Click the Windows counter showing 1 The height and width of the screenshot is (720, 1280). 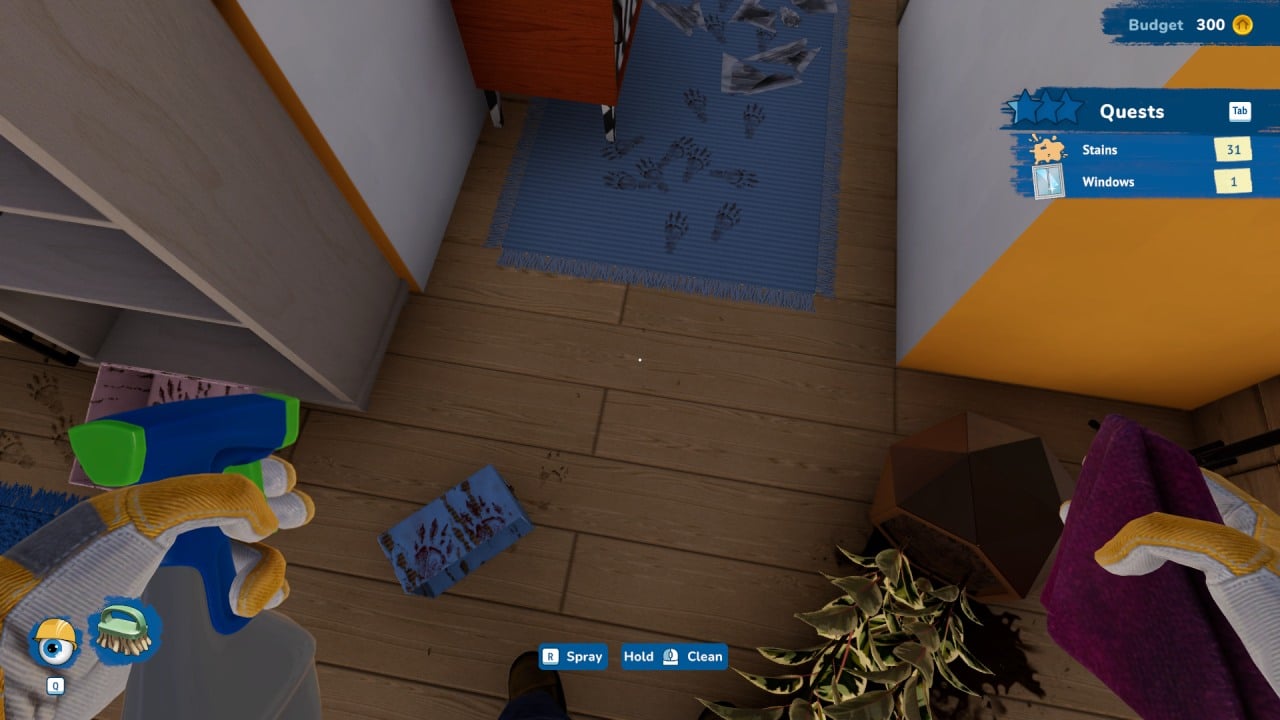[1233, 181]
